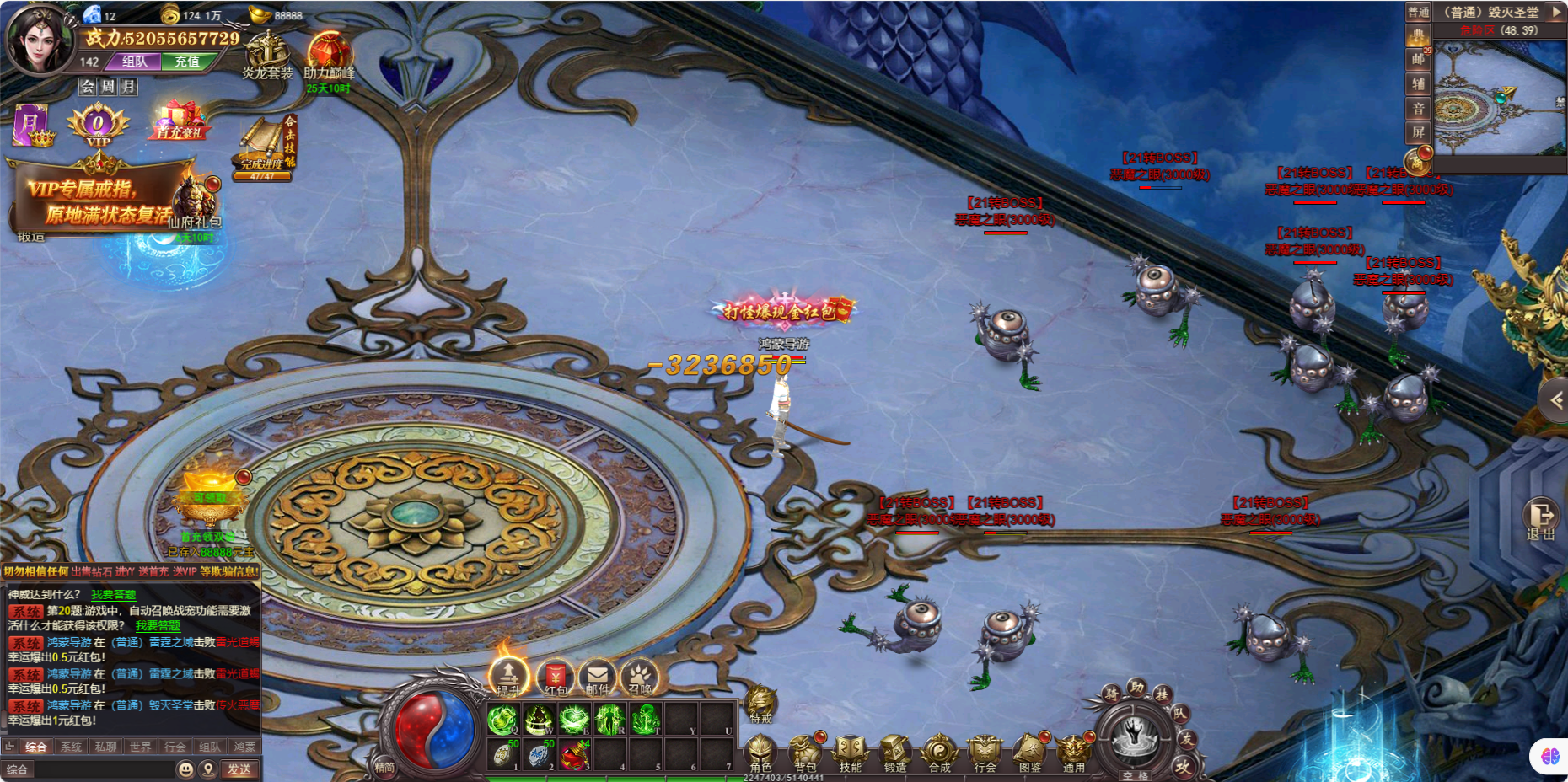Viewport: 1568px width, 782px height.
Task: Open the 充值 recharge button
Action: 187,62
